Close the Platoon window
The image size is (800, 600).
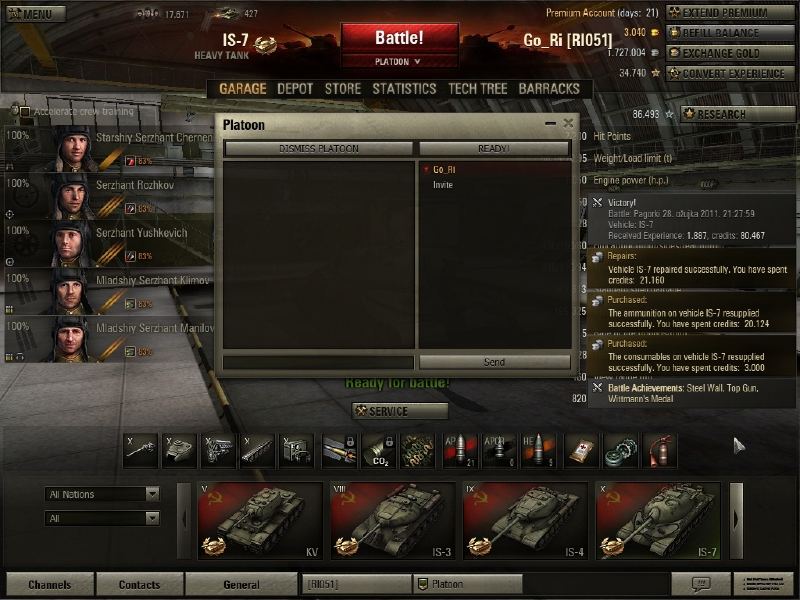click(568, 123)
